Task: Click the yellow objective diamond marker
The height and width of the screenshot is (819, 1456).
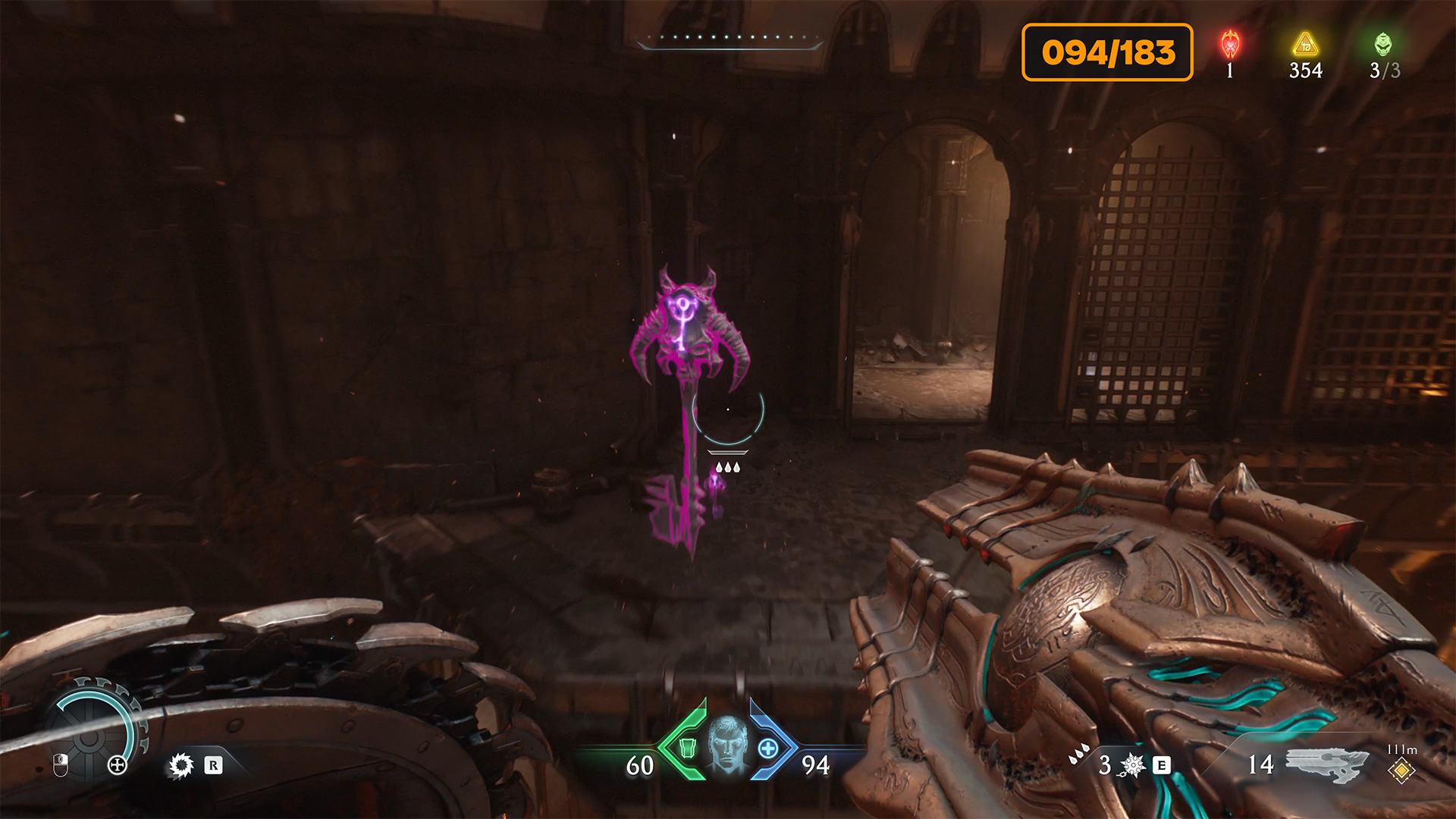Action: [x=1401, y=770]
